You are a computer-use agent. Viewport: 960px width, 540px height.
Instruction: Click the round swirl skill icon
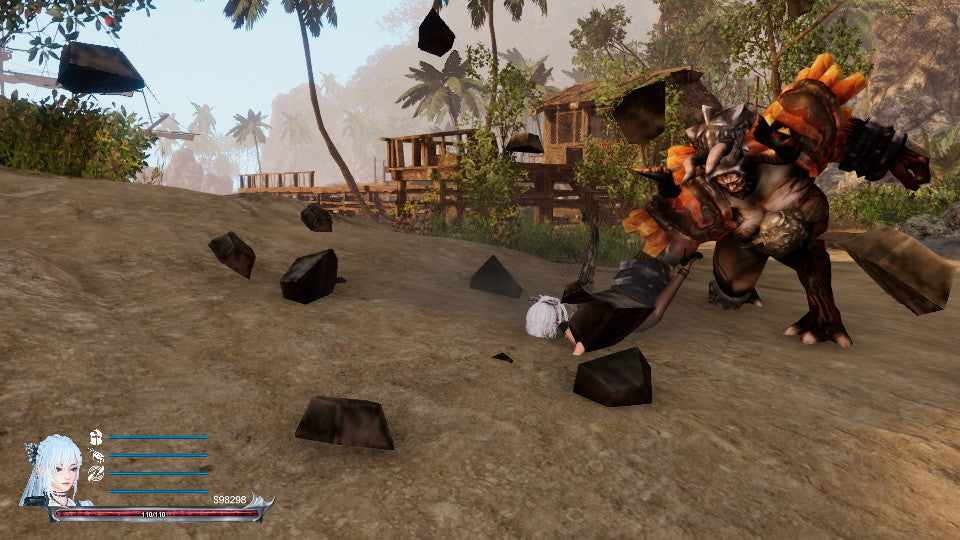96,473
